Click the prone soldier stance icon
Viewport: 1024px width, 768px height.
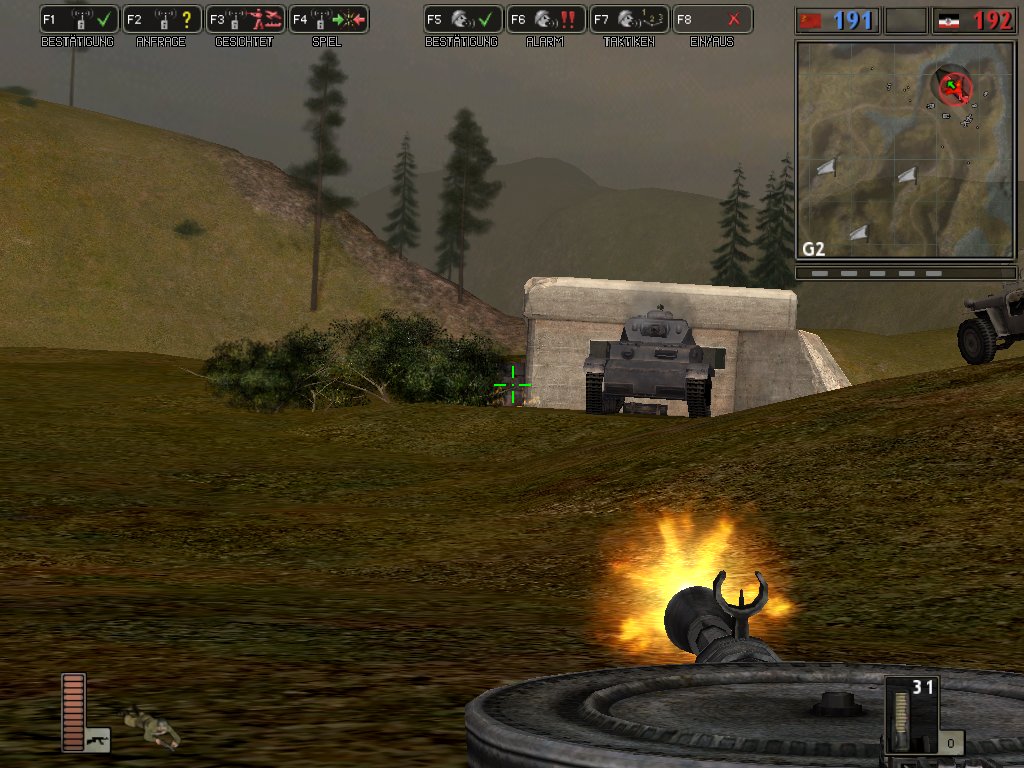pyautogui.click(x=151, y=727)
